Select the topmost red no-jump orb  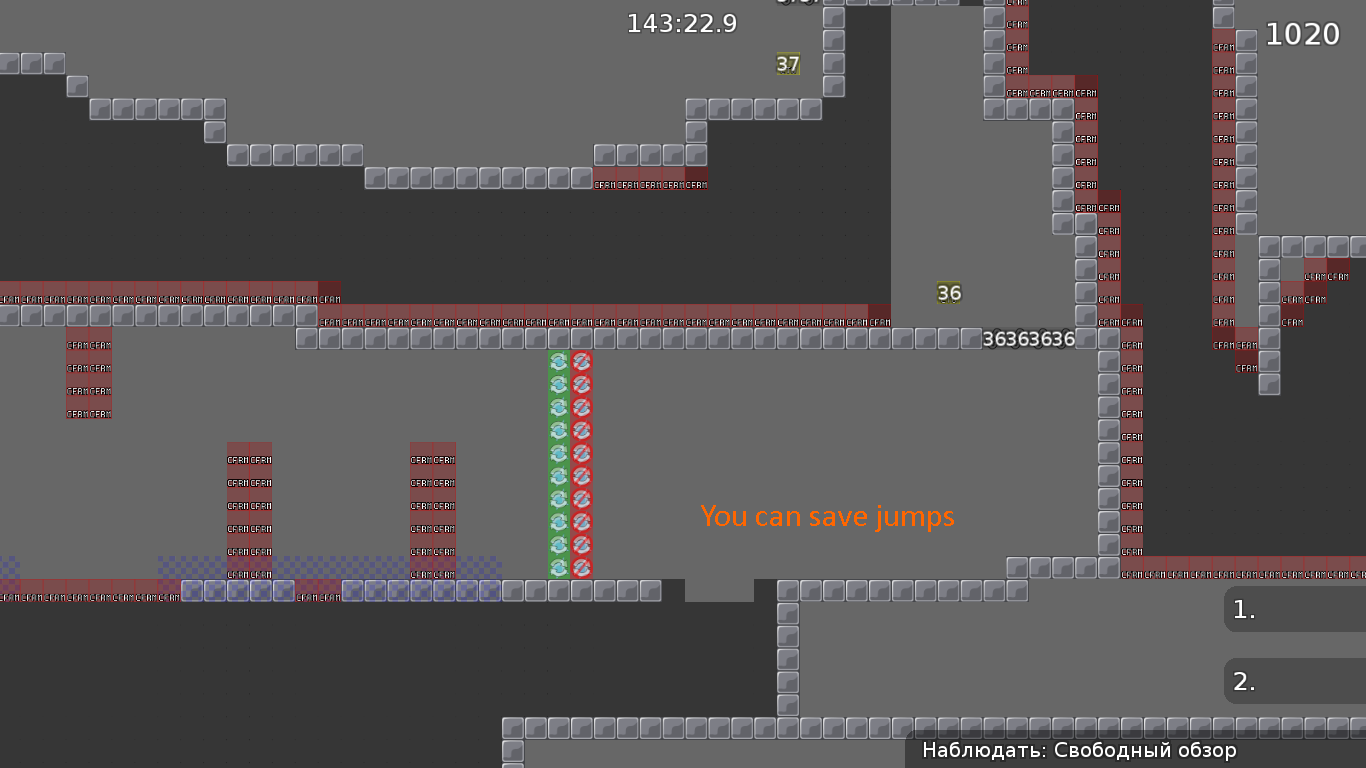(x=583, y=363)
